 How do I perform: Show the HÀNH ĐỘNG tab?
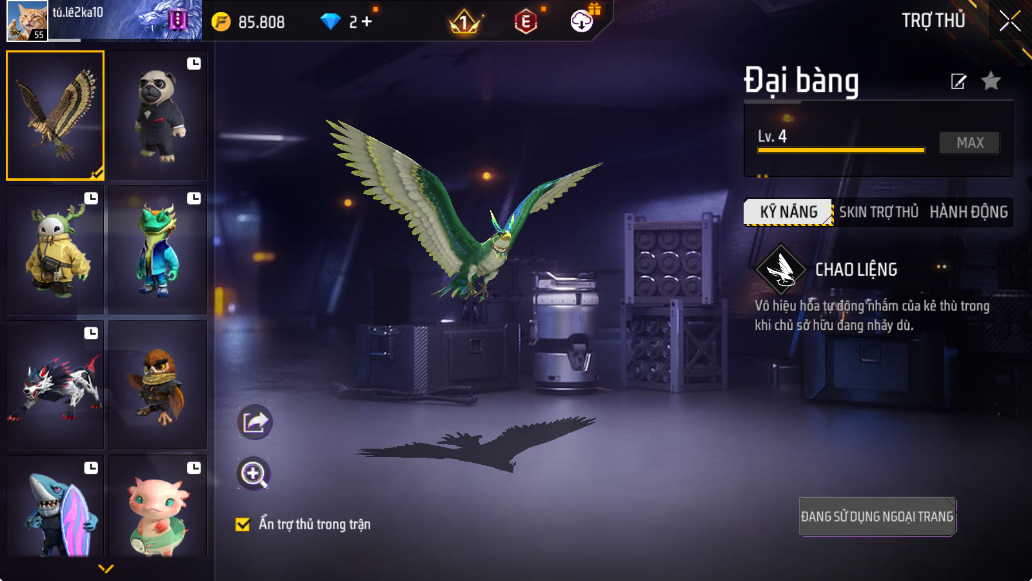click(x=968, y=212)
